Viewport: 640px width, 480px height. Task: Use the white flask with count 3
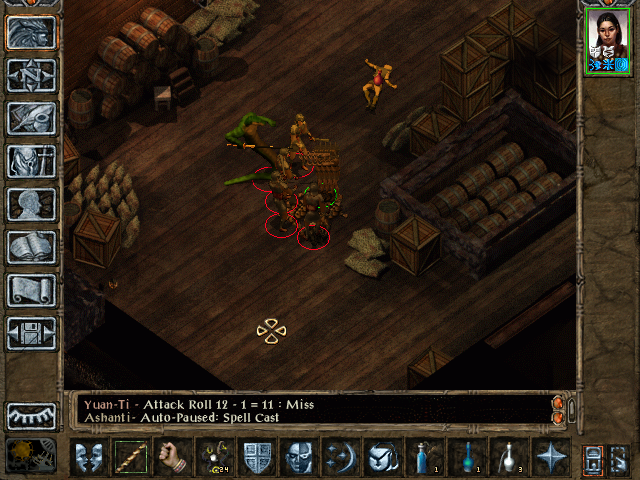coord(509,457)
